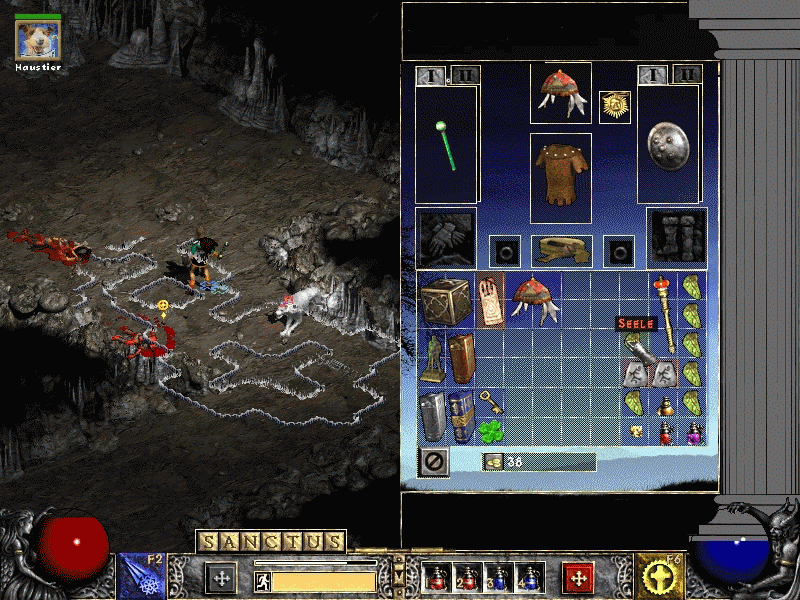The height and width of the screenshot is (600, 800).
Task: Use the blue potion in belt slot 4
Action: [x=526, y=578]
